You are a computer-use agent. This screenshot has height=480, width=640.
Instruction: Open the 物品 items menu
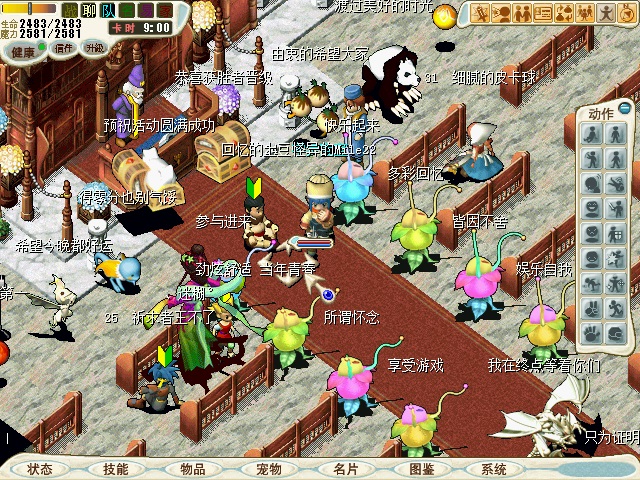(193, 468)
